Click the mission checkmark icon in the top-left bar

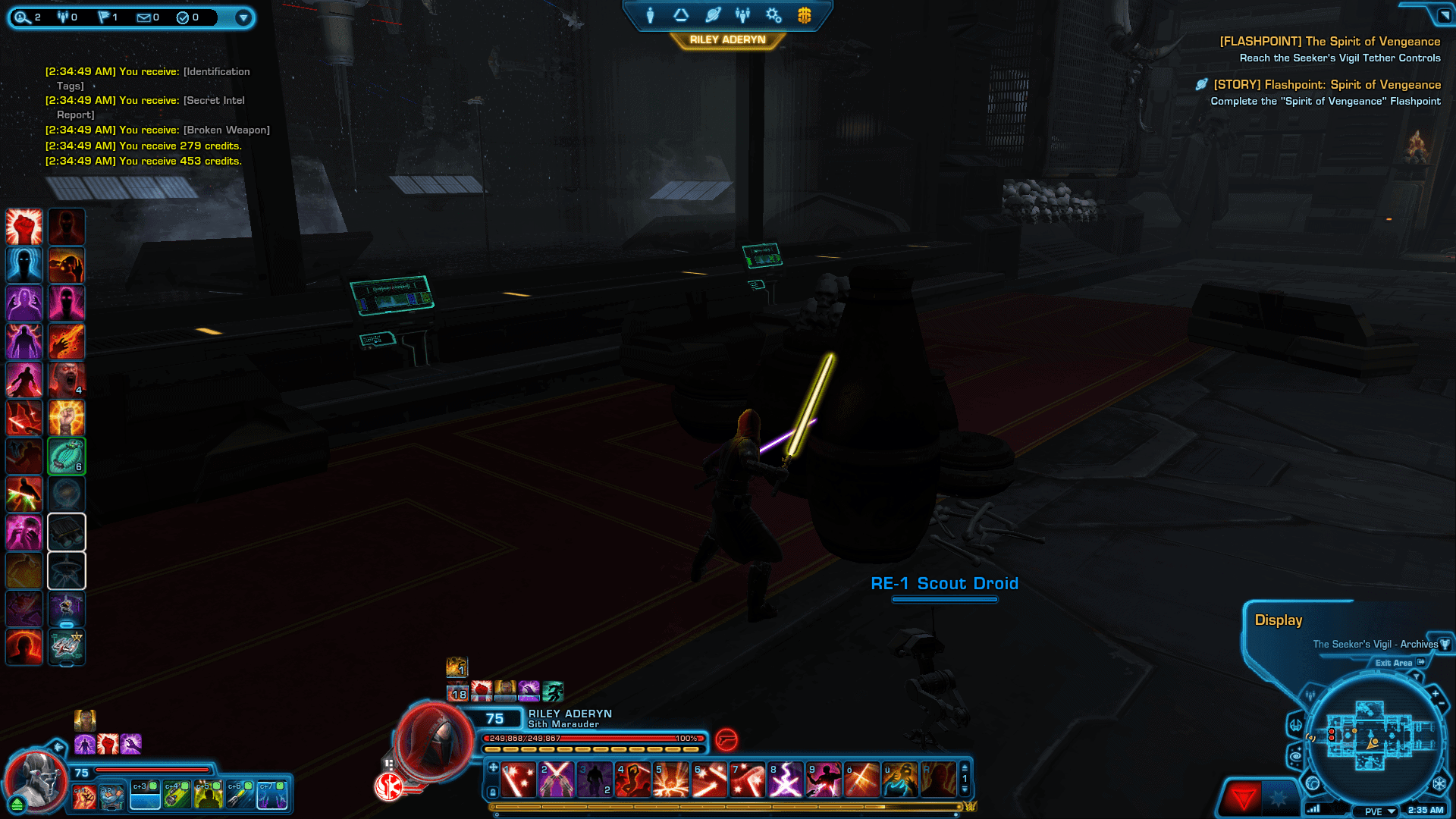click(182, 17)
